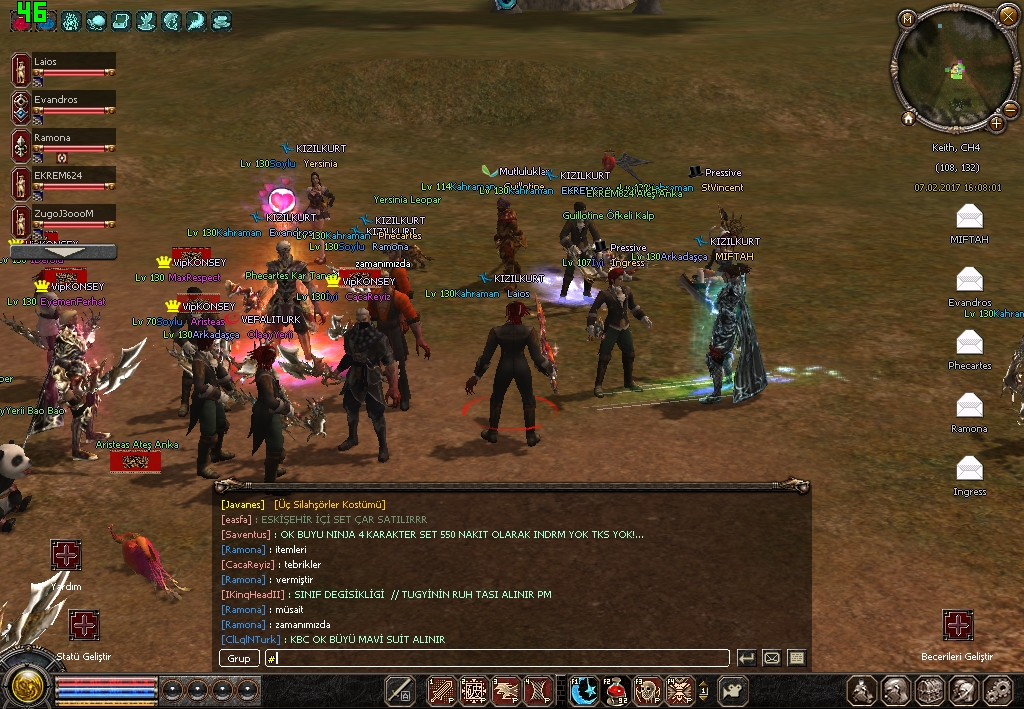Select party member EKREM624

70,175
